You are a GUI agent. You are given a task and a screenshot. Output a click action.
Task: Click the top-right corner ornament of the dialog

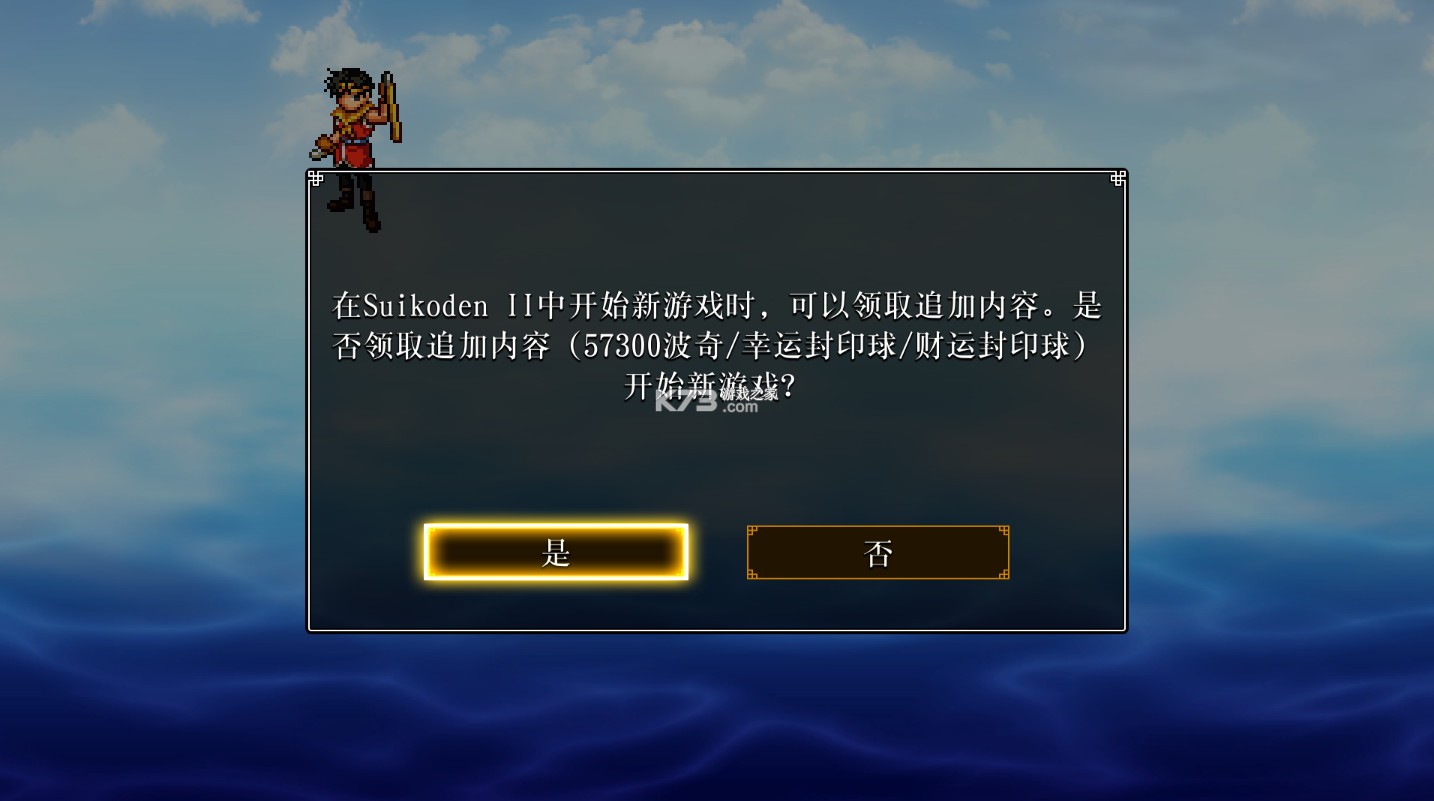[x=1117, y=178]
